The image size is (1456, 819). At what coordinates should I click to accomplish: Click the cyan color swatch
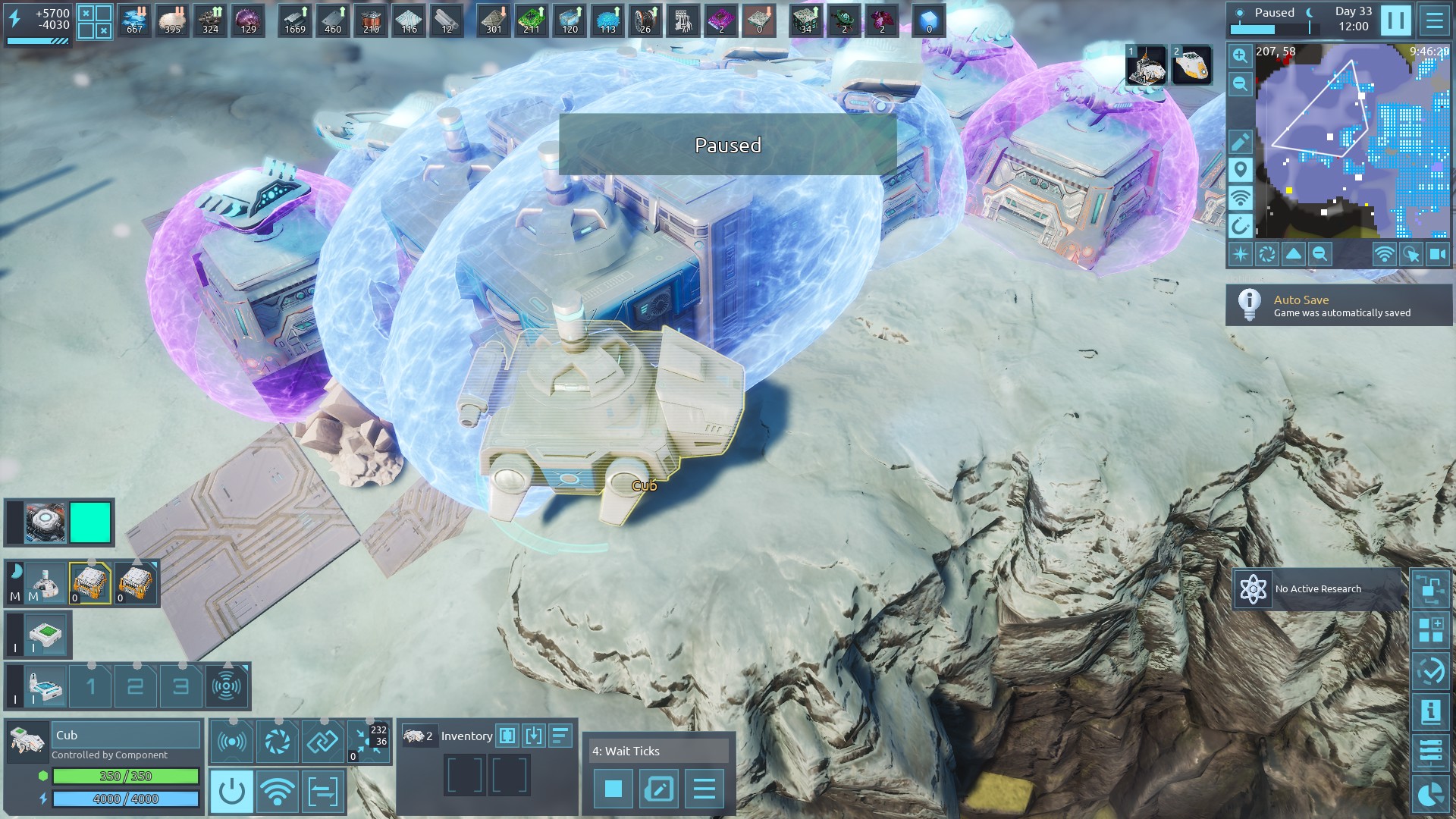(90, 522)
